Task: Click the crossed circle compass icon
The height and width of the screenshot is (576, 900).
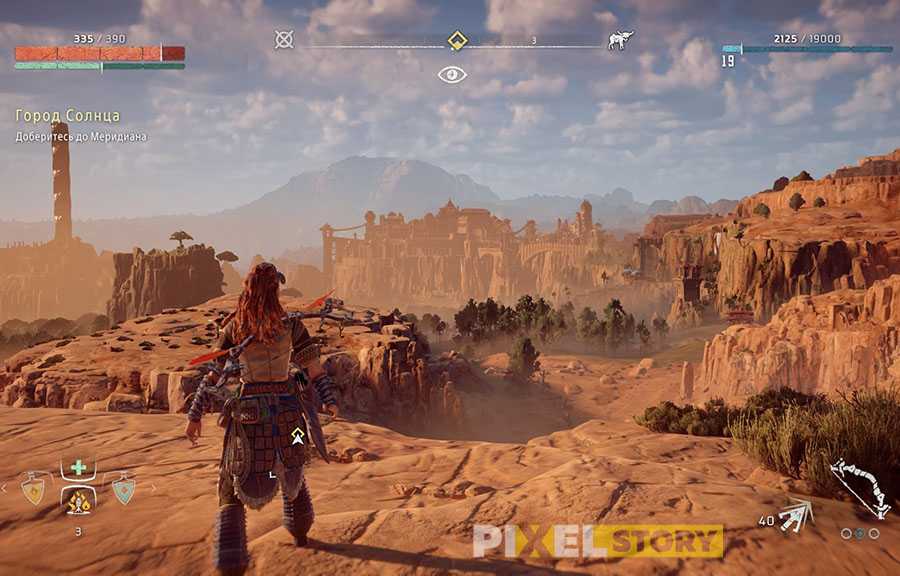Action: [x=284, y=40]
